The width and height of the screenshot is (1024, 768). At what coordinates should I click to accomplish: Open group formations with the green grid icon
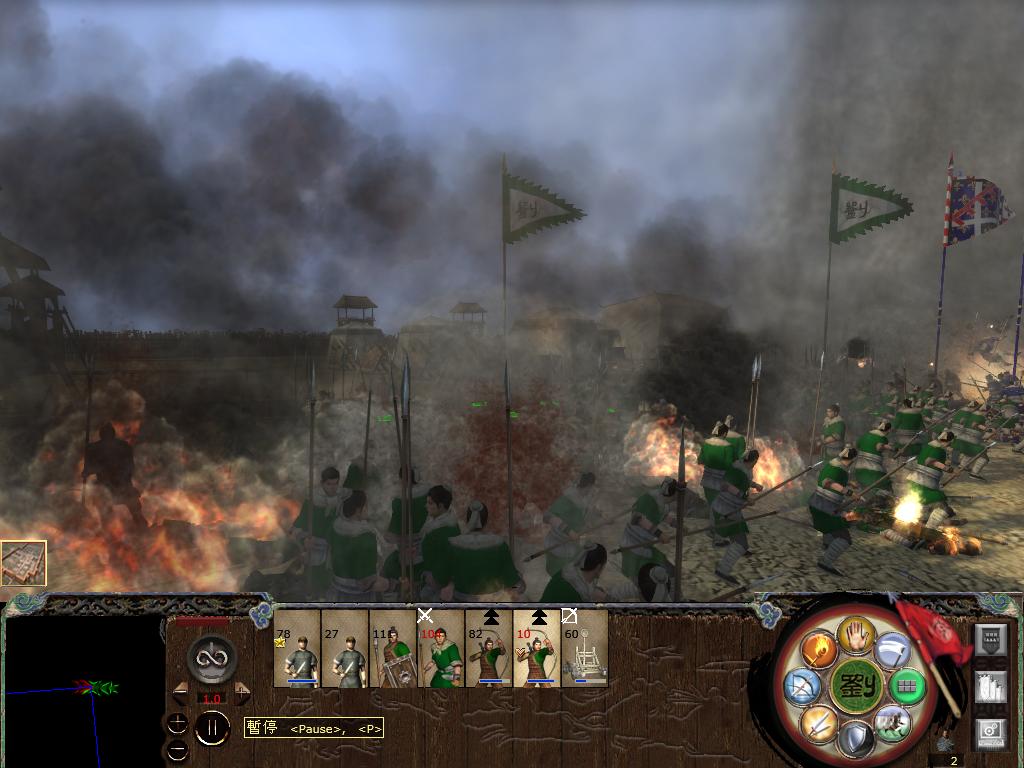click(907, 686)
